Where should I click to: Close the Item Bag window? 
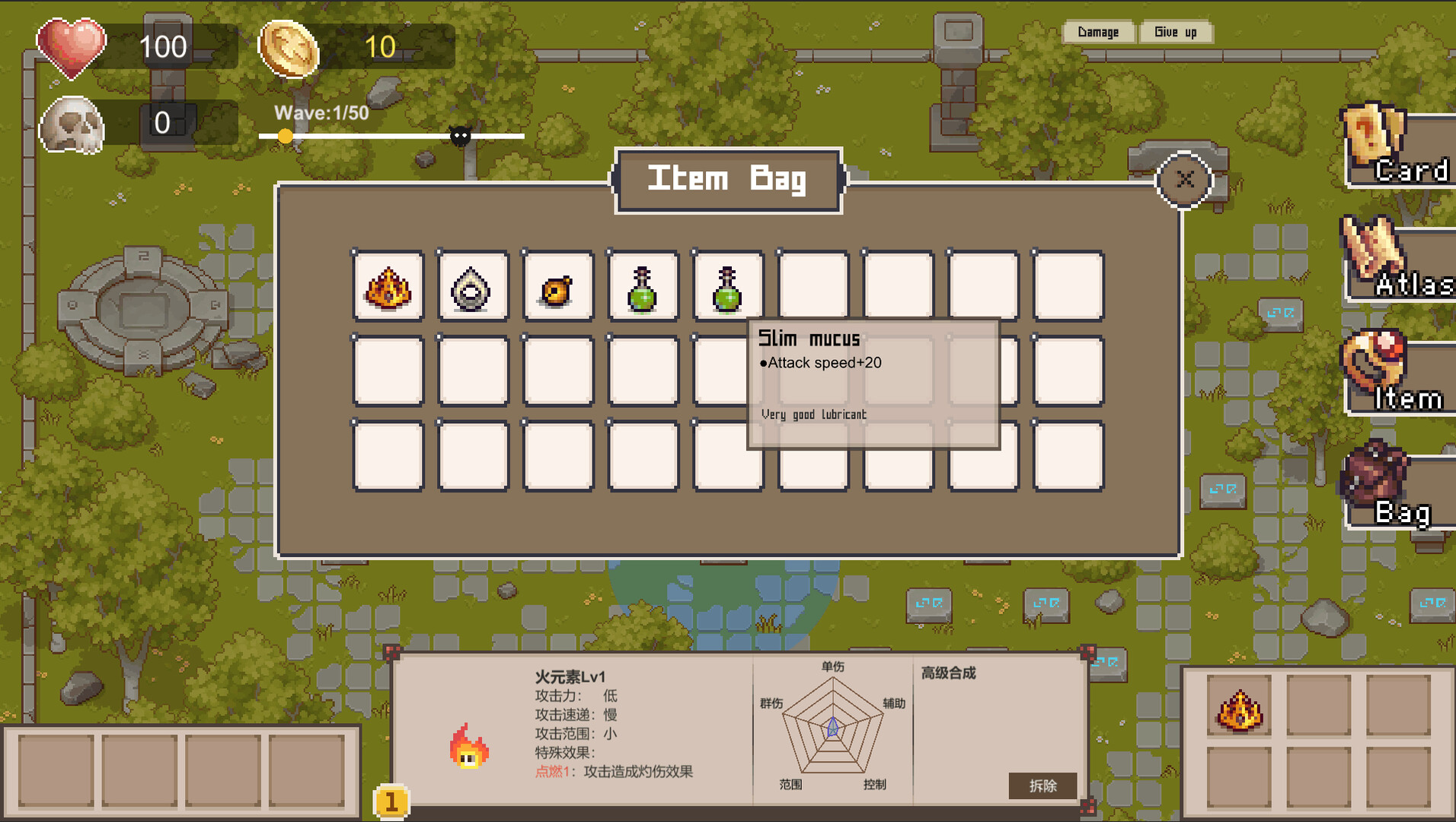(1183, 180)
